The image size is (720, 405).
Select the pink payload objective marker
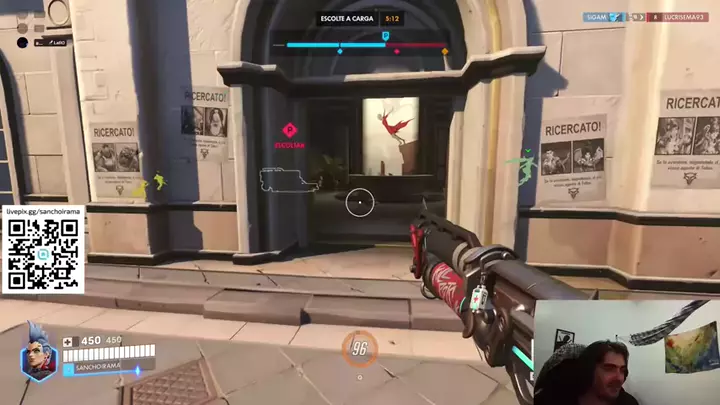point(289,130)
